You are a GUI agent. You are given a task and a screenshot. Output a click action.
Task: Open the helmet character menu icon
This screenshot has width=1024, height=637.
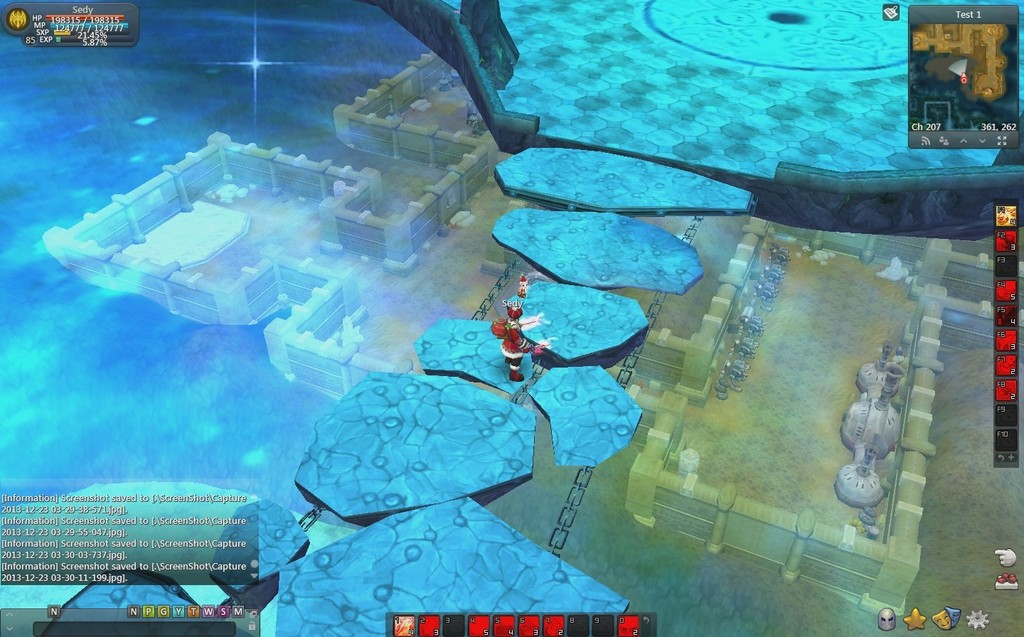887,619
